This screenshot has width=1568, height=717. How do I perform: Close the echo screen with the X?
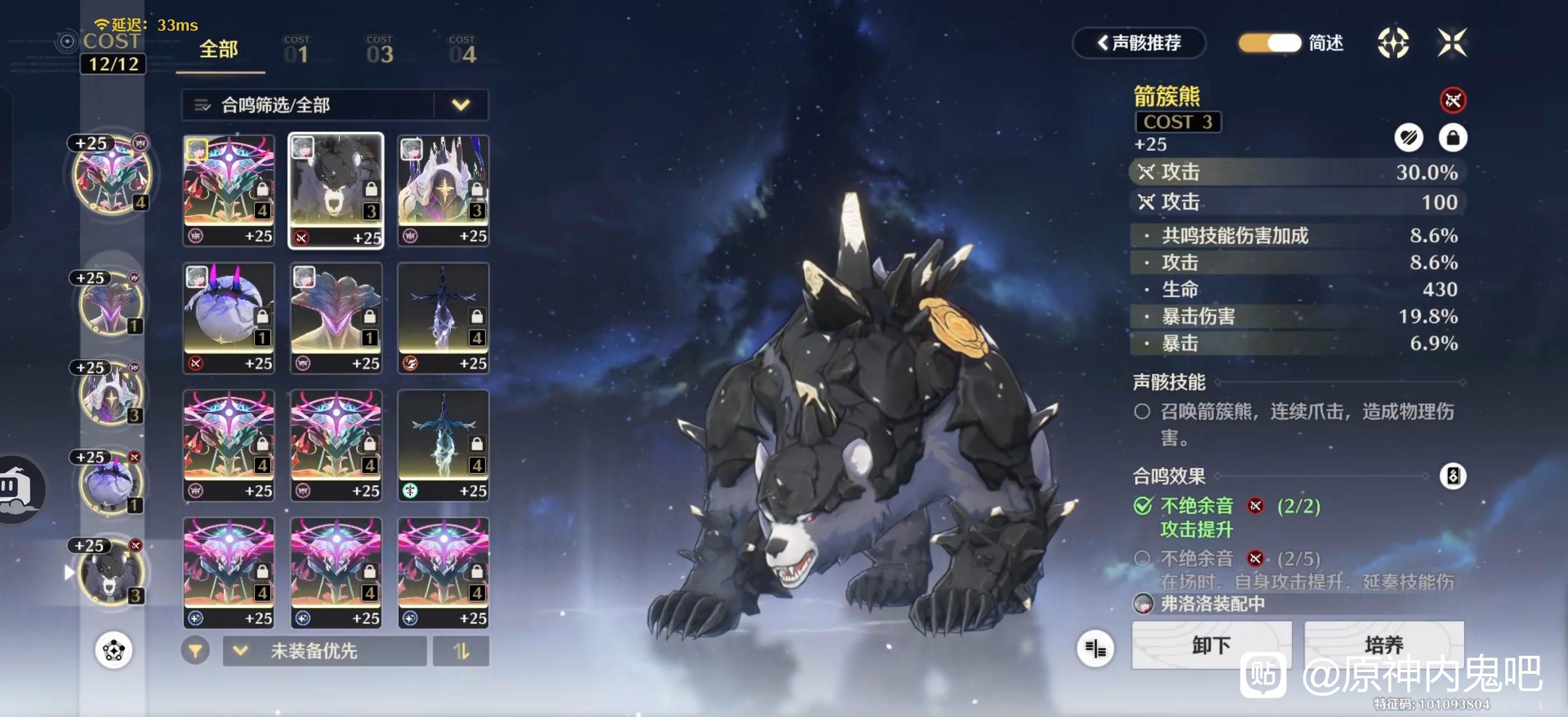point(1452,43)
